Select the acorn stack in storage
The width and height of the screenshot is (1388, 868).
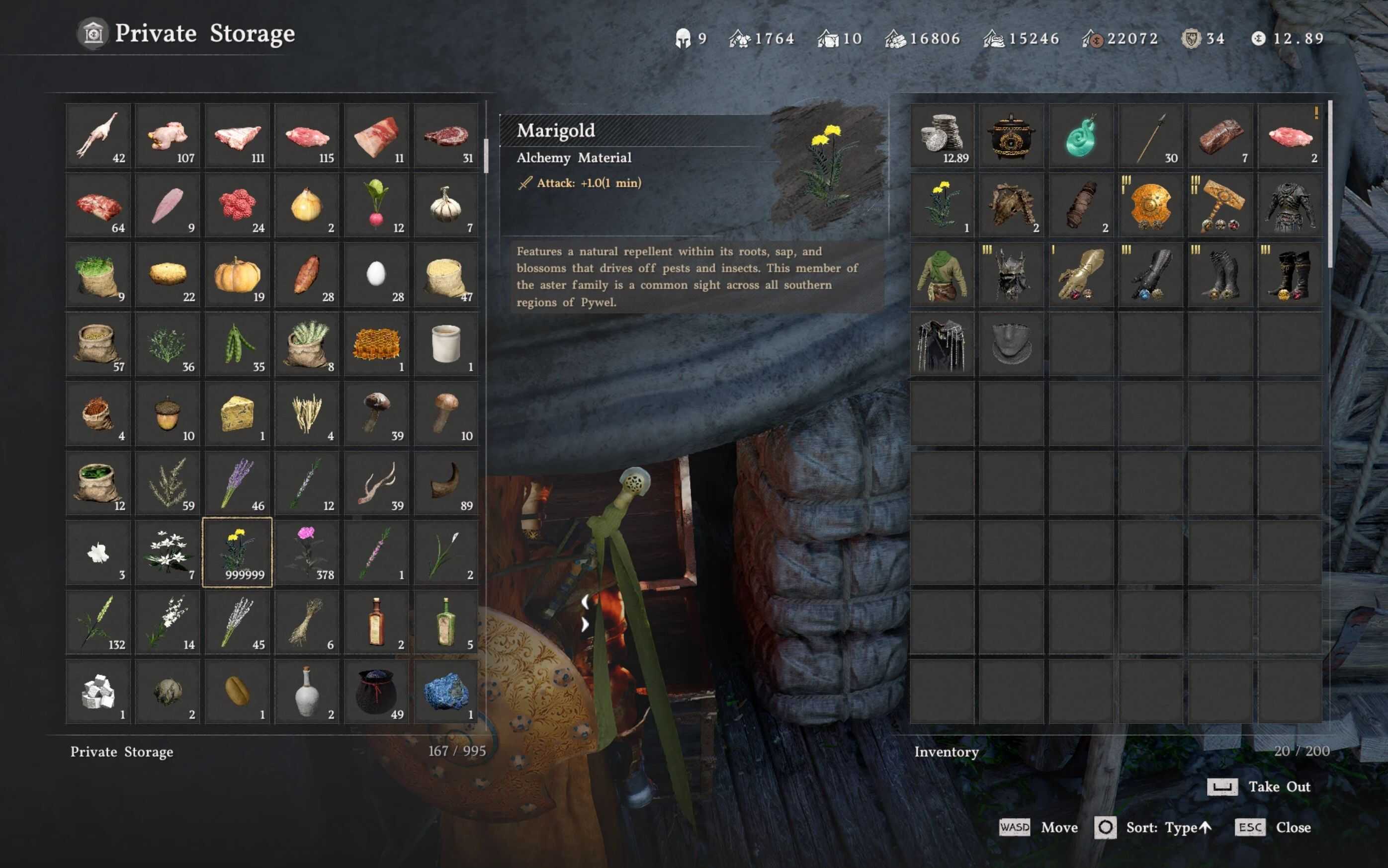click(x=168, y=414)
